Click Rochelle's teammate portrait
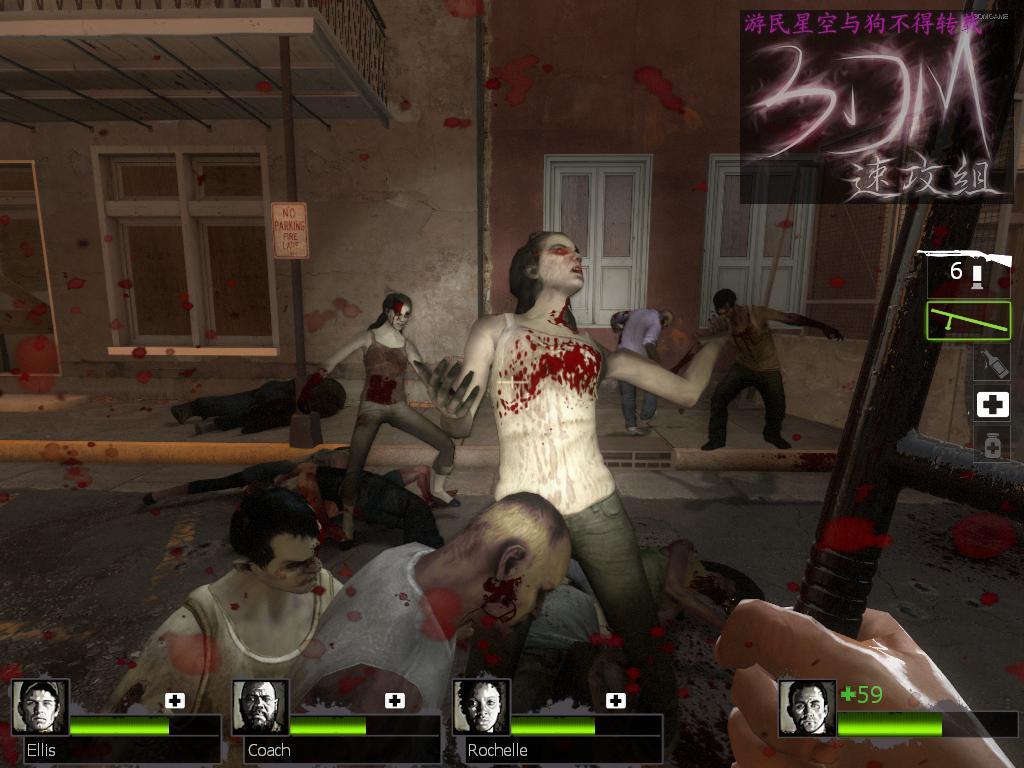The height and width of the screenshot is (768, 1024). (x=481, y=707)
